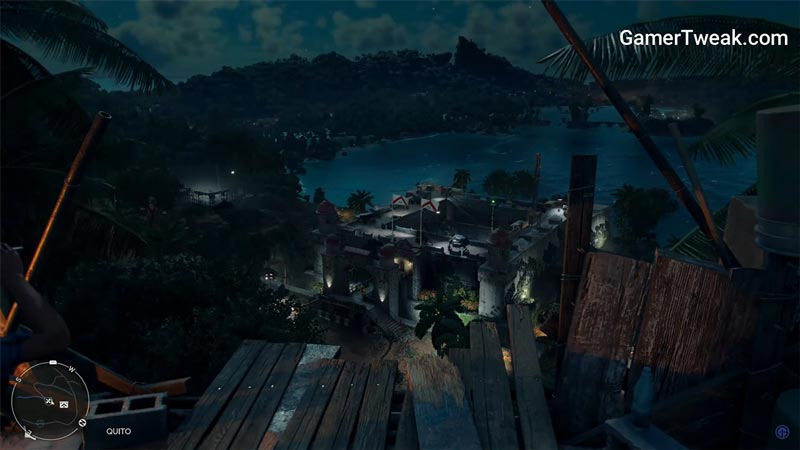Viewport: 800px width, 450px height.
Task: Click the blue GamerTweak logo badge
Action: [780, 432]
